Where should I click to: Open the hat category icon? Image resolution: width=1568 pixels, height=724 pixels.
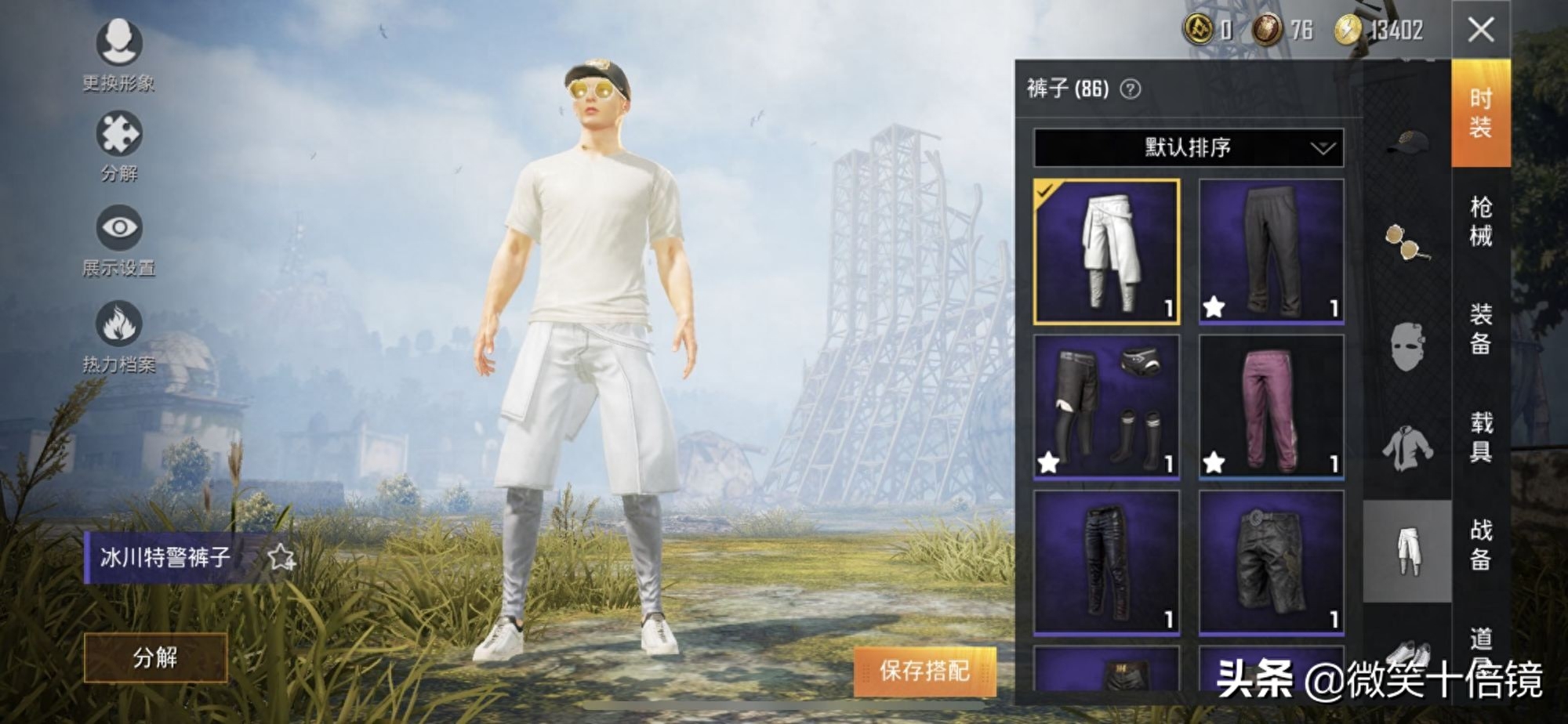pos(1407,142)
